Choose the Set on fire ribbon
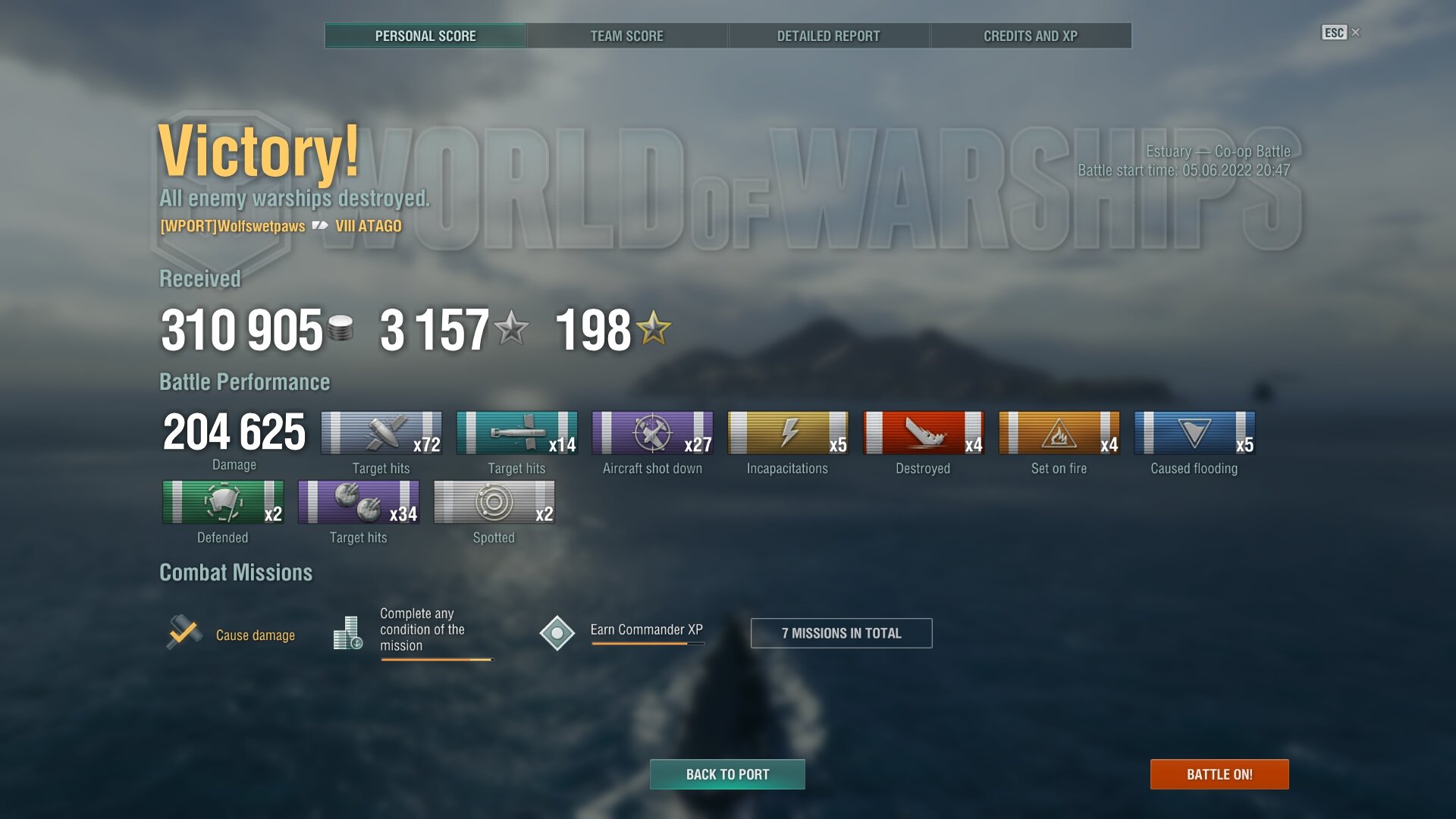Screen dimensions: 1456x819 coord(1059,433)
